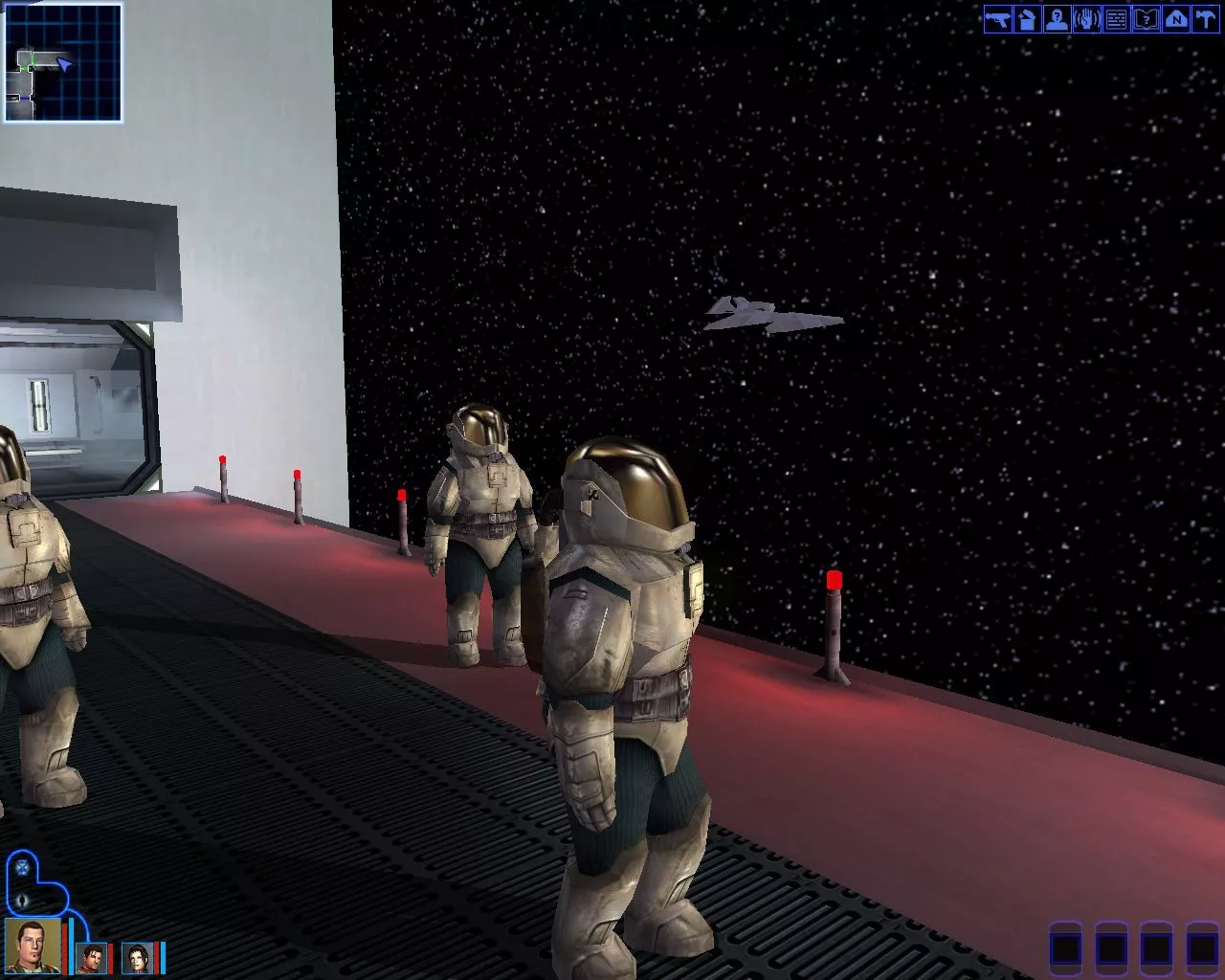
Task: Open the Journal book icon
Action: [x=1146, y=19]
